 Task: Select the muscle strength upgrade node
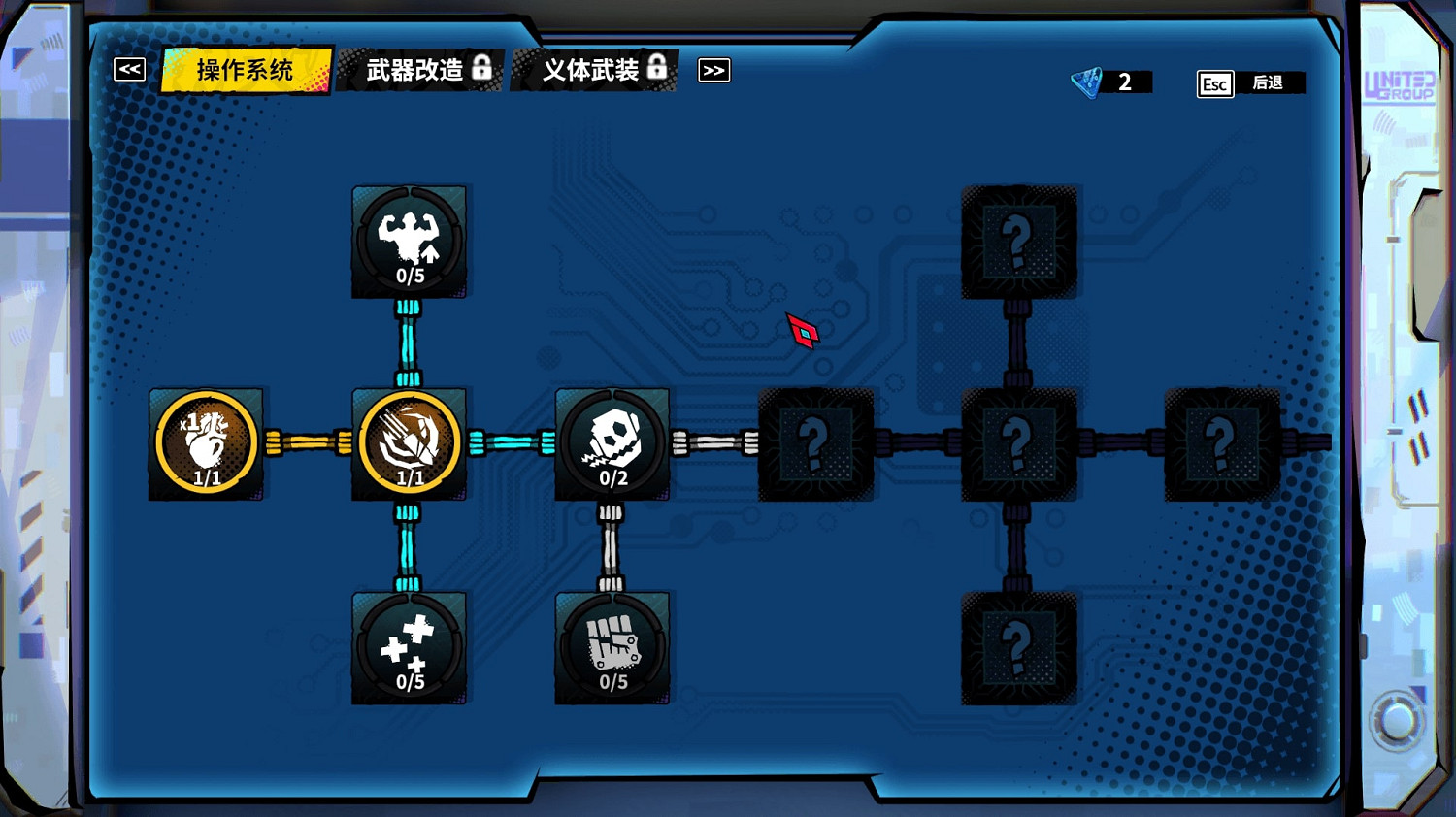(x=409, y=243)
